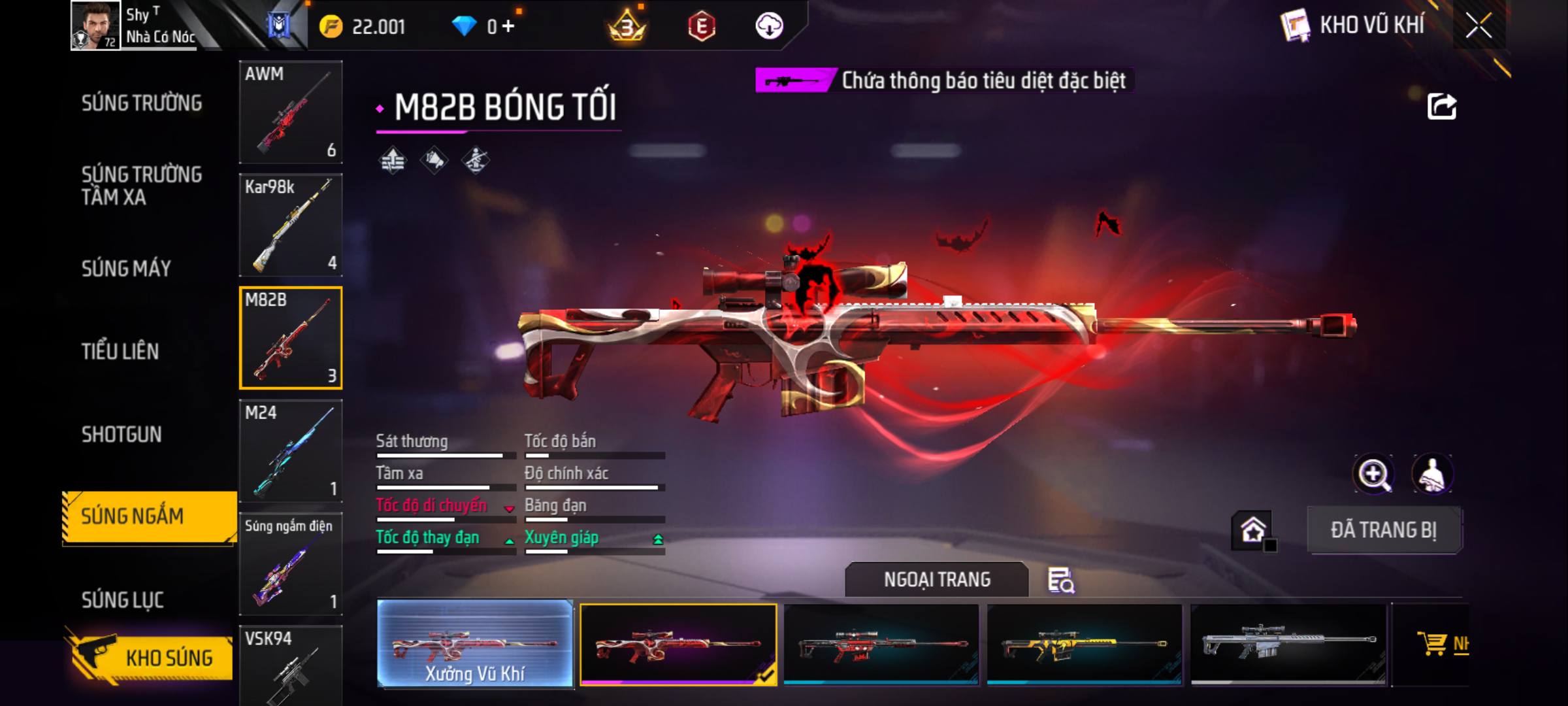Open the NGOẠI TRANG tab
The height and width of the screenshot is (706, 1568).
click(937, 580)
